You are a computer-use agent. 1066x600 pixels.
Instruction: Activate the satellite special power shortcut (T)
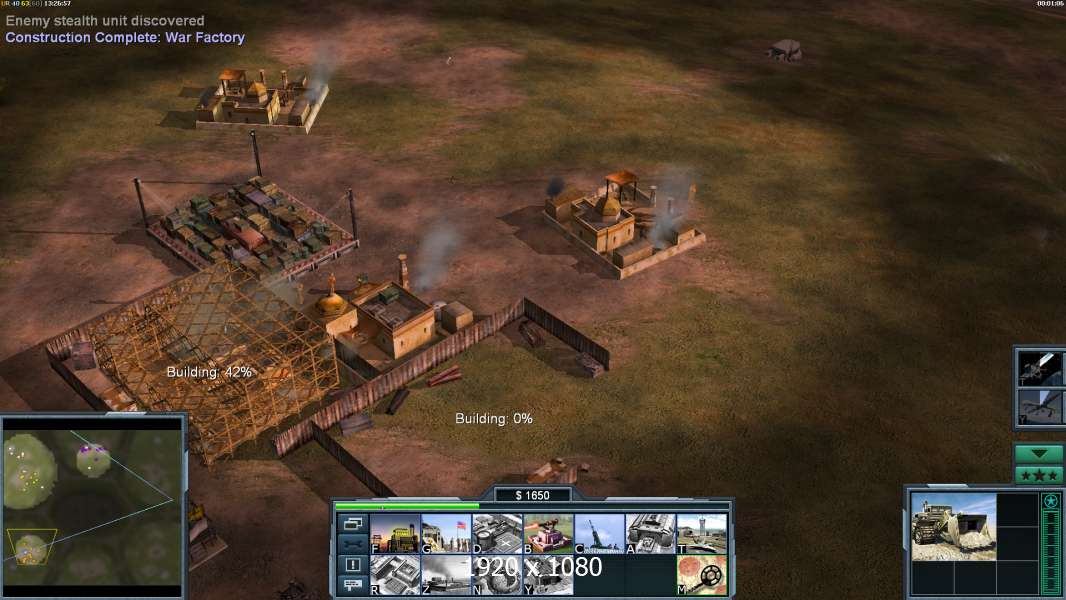[x=1040, y=368]
